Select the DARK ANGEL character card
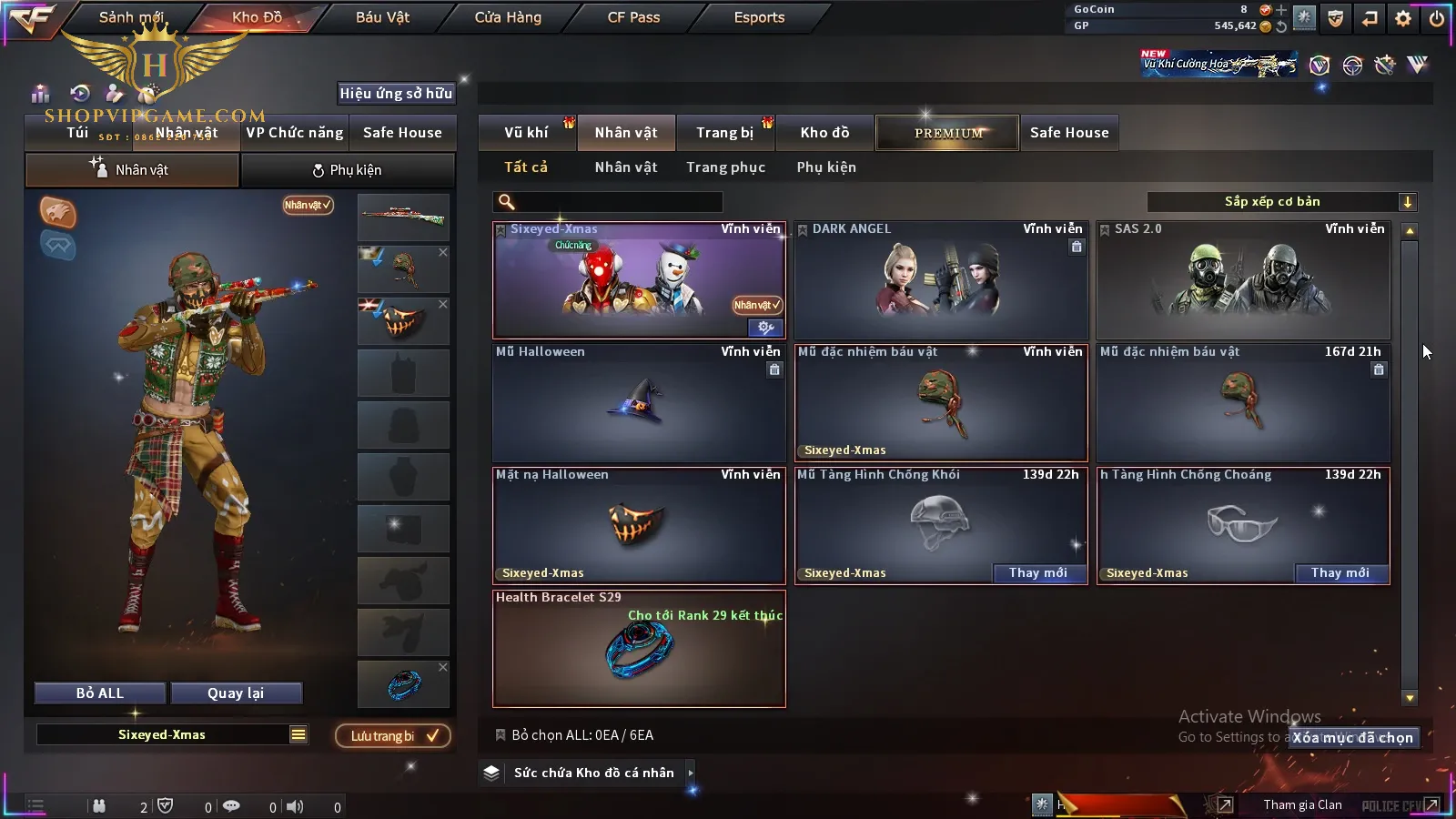This screenshot has width=1456, height=819. 941,280
